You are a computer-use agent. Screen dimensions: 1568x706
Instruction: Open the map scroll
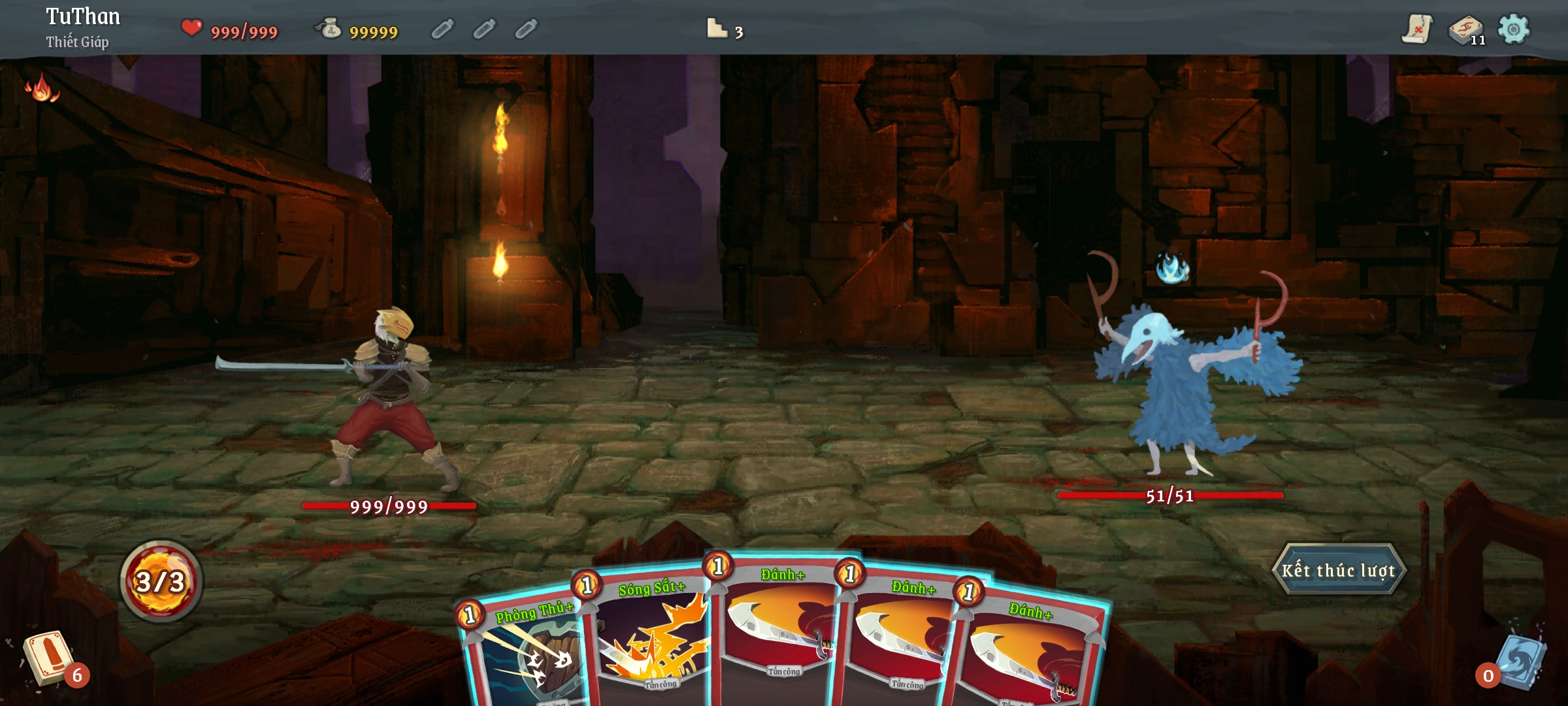[x=1416, y=29]
